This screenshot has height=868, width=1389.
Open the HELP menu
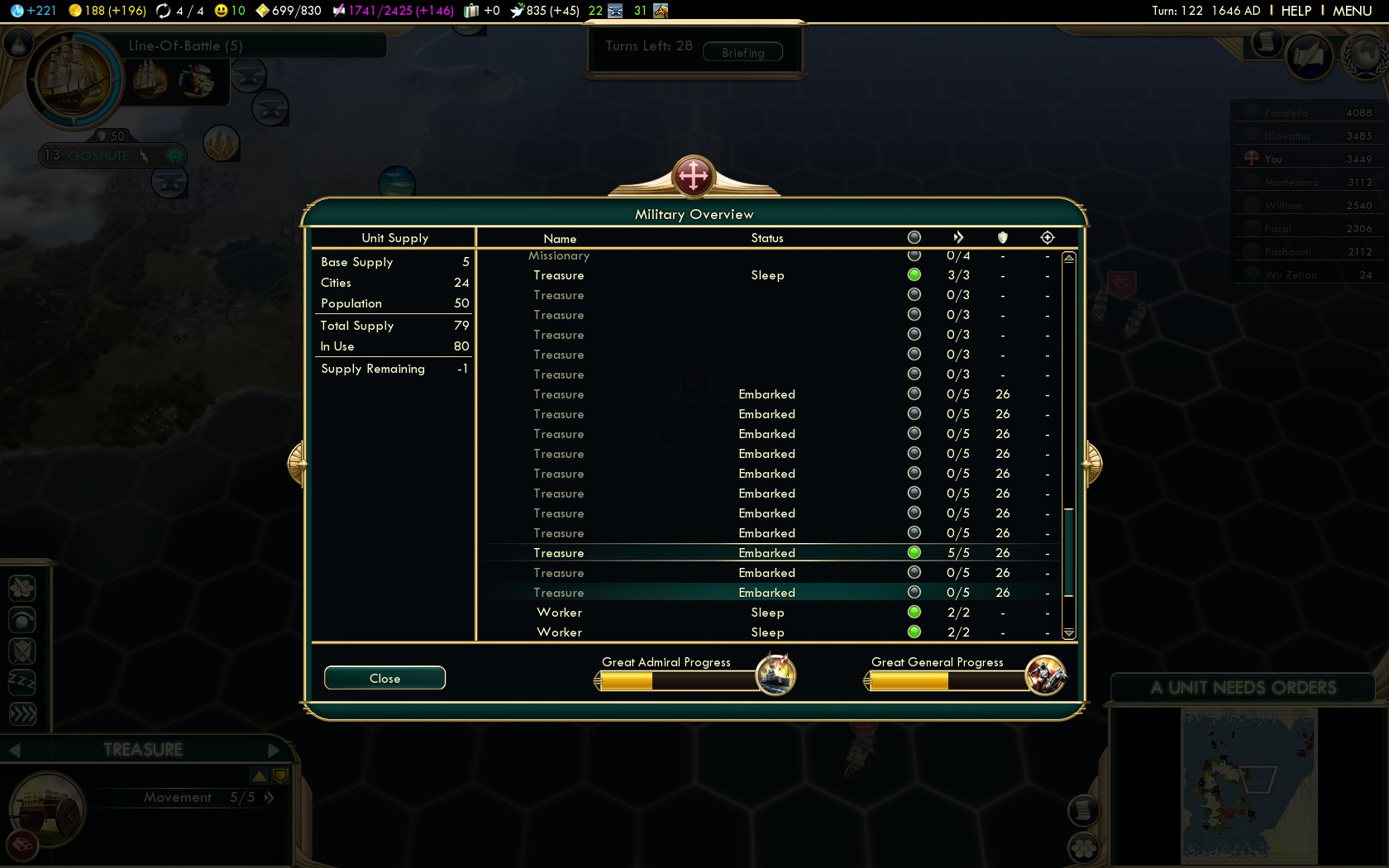coord(1296,11)
